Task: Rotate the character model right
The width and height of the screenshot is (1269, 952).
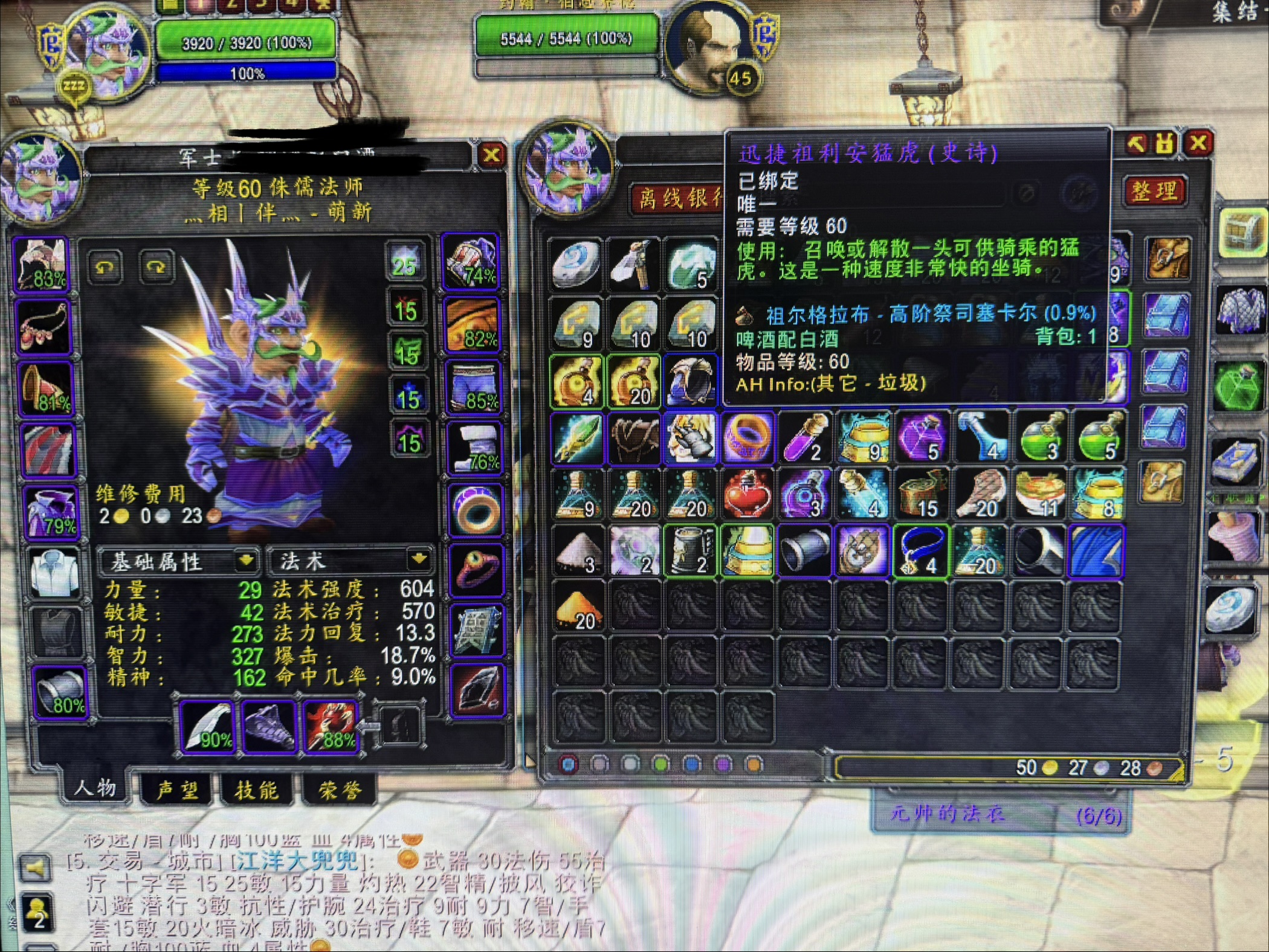Action: tap(155, 266)
